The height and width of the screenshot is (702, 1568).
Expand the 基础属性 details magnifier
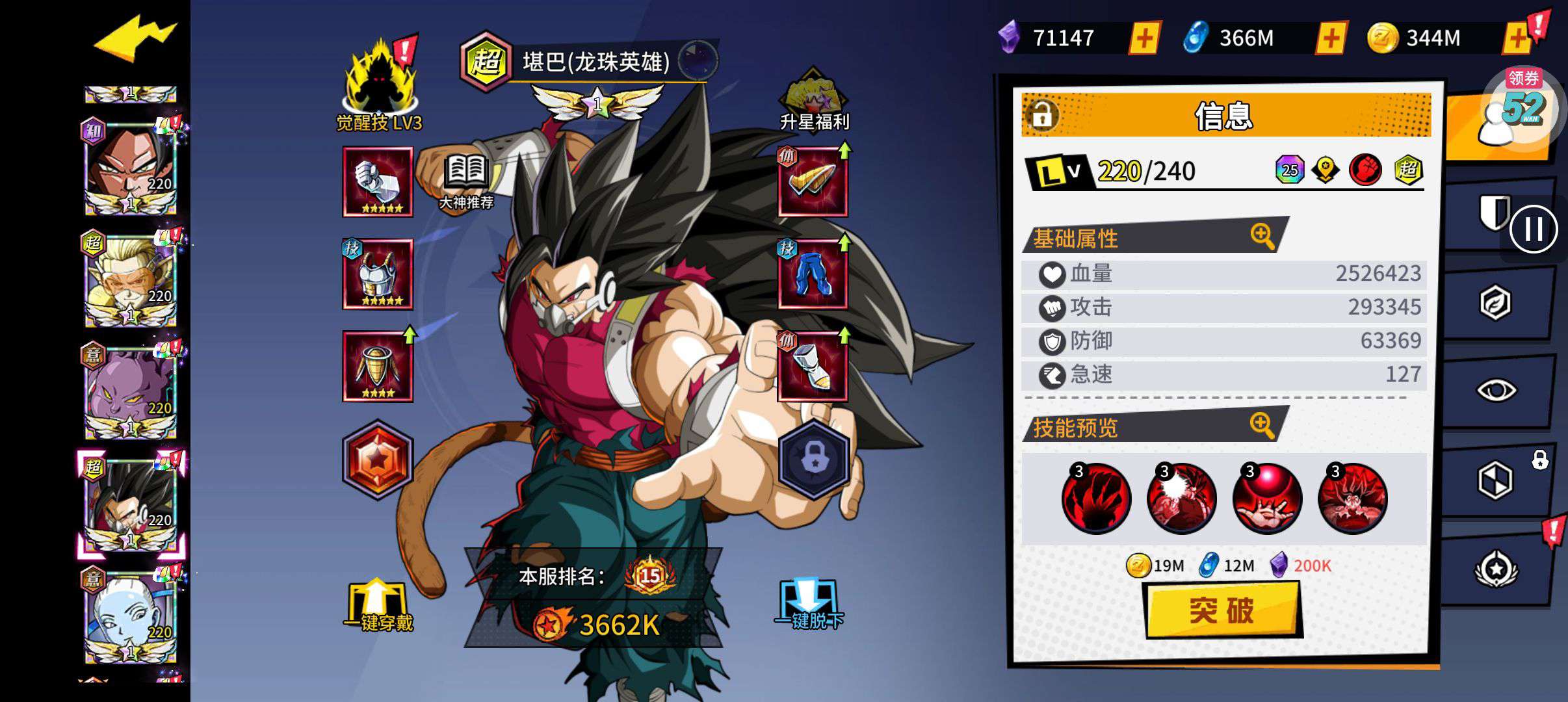1262,236
